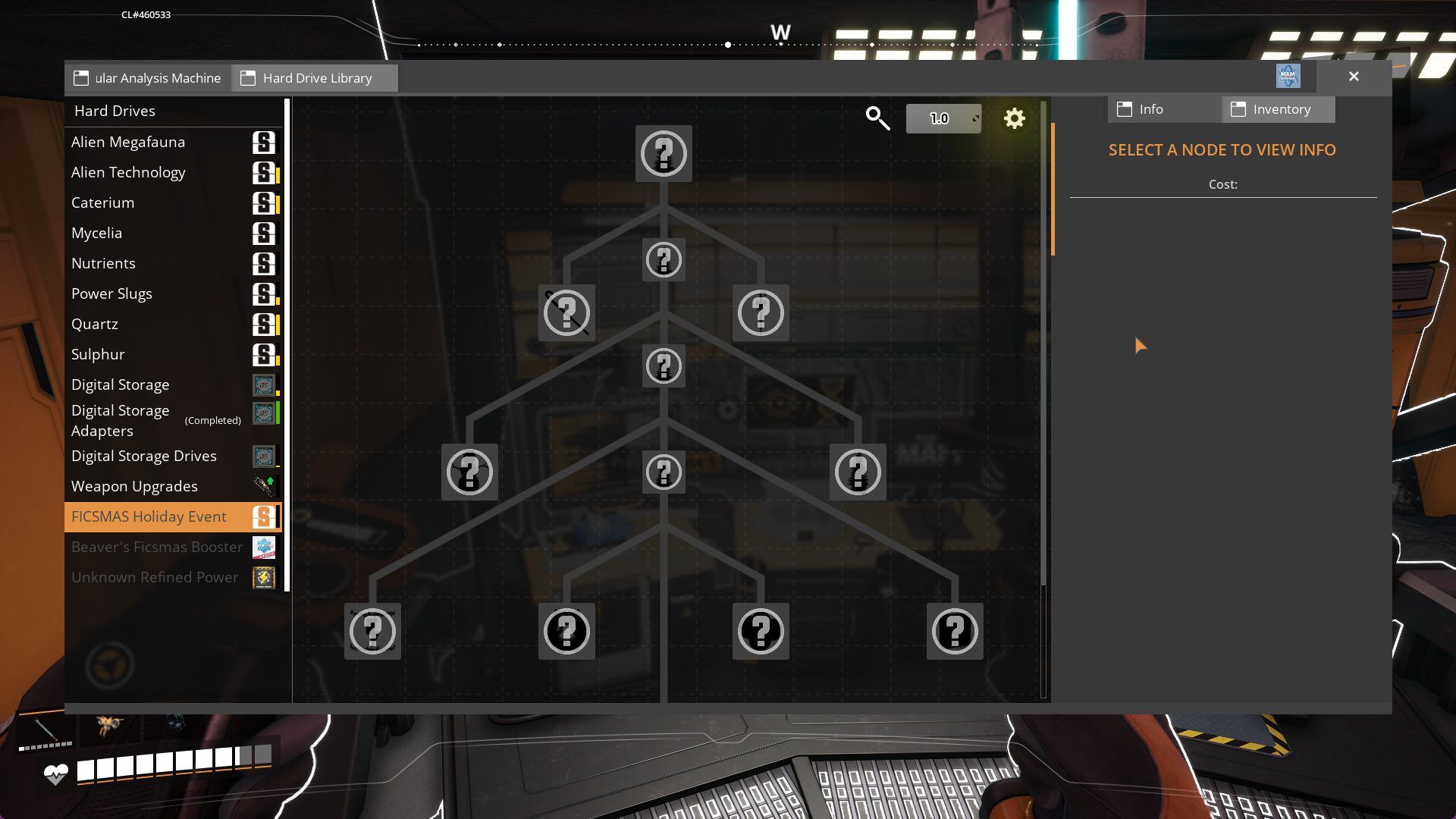The width and height of the screenshot is (1456, 819).
Task: Click the MAM logo icon near the top right
Action: tap(1289, 76)
